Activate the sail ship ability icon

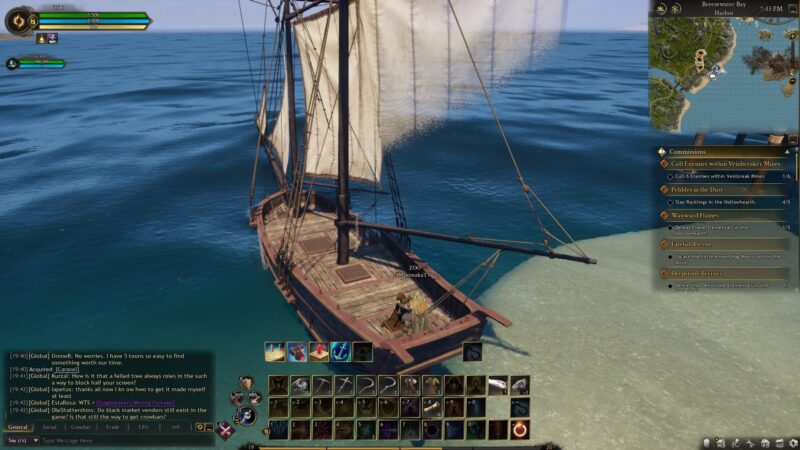click(x=274, y=352)
